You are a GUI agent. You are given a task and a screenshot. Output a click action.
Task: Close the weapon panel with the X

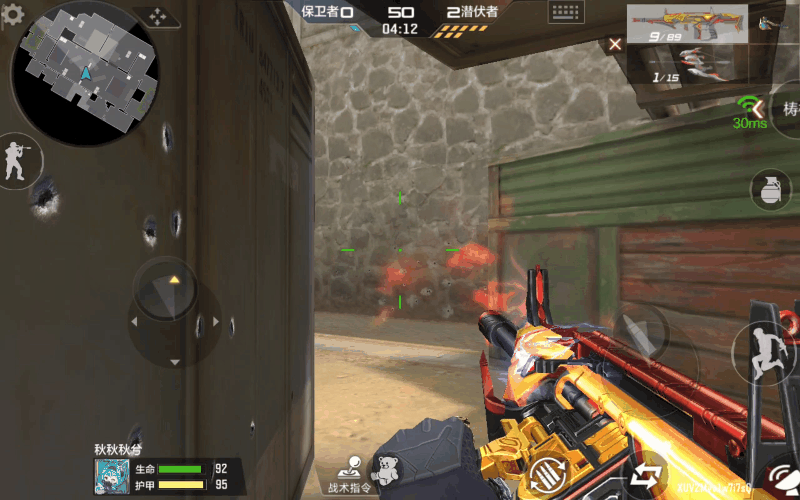tap(615, 44)
